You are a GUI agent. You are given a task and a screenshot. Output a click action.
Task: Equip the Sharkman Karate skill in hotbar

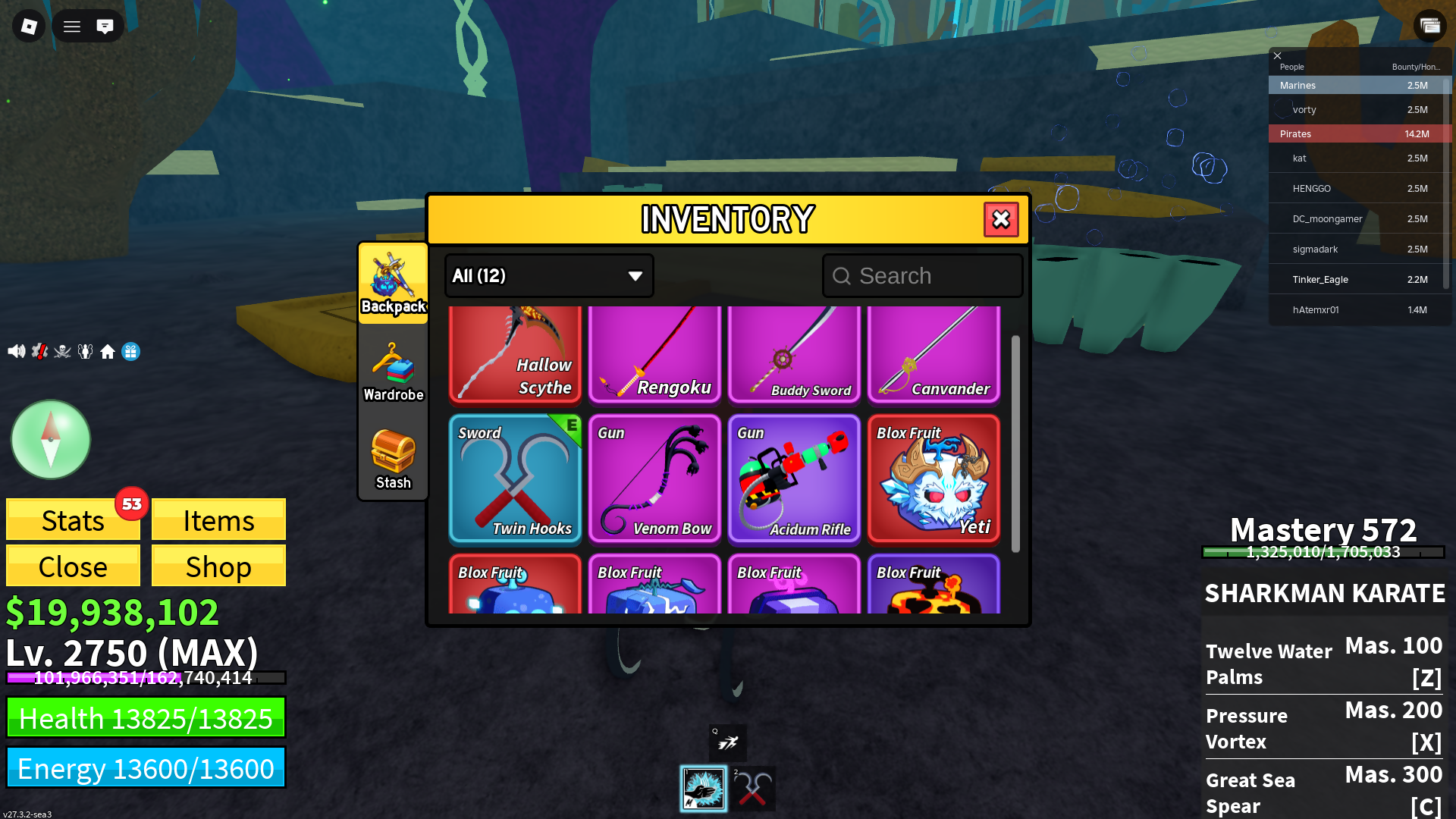pos(704,789)
